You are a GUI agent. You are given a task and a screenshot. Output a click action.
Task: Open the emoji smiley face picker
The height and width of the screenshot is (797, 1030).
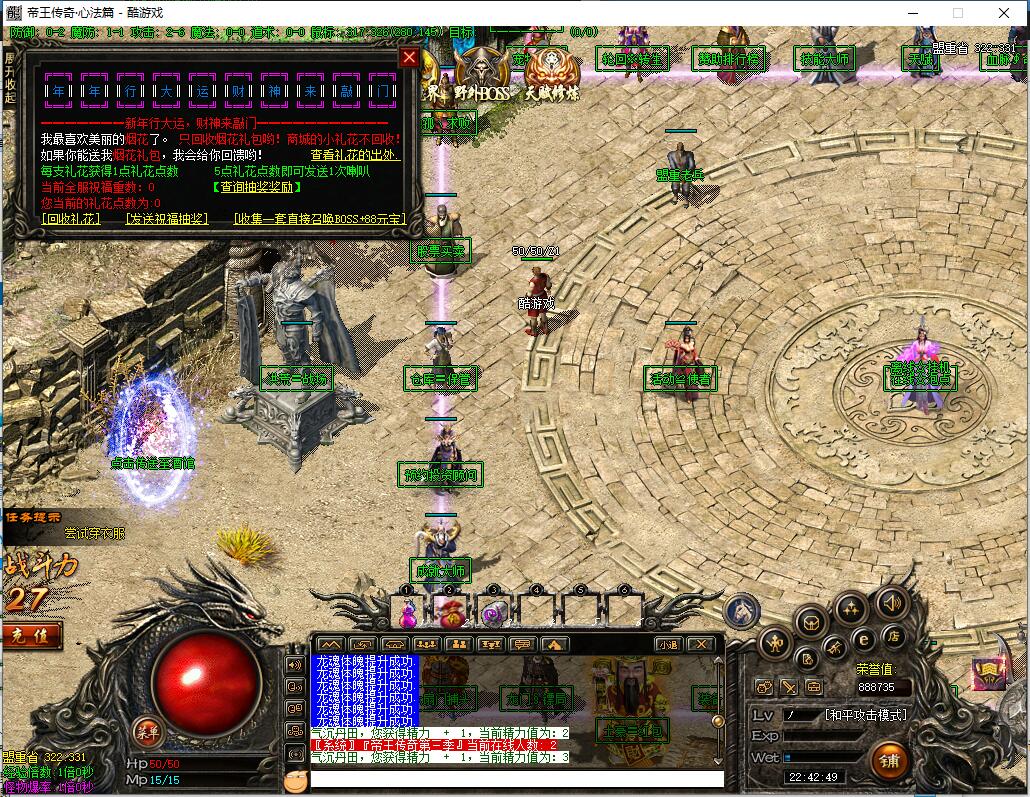click(x=294, y=781)
